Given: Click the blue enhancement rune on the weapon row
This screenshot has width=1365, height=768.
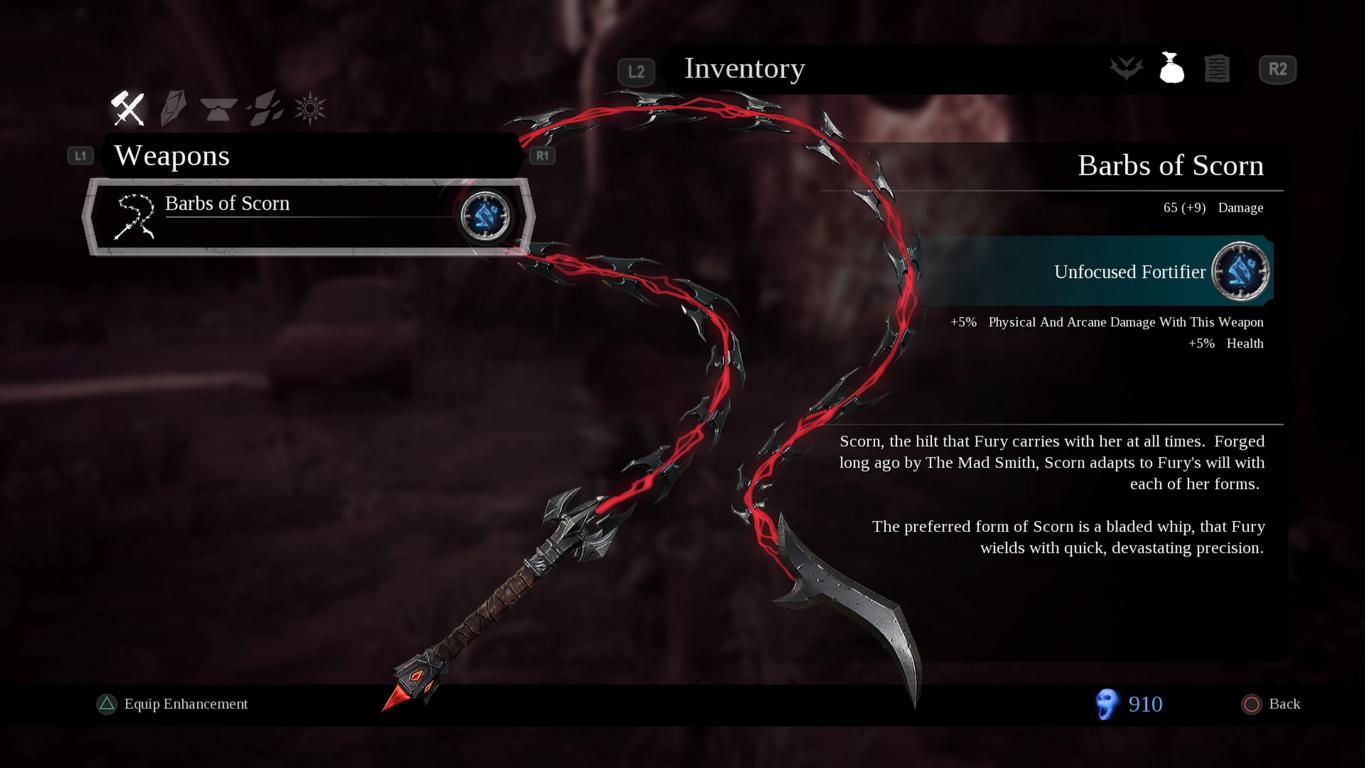Looking at the screenshot, I should pyautogui.click(x=486, y=216).
